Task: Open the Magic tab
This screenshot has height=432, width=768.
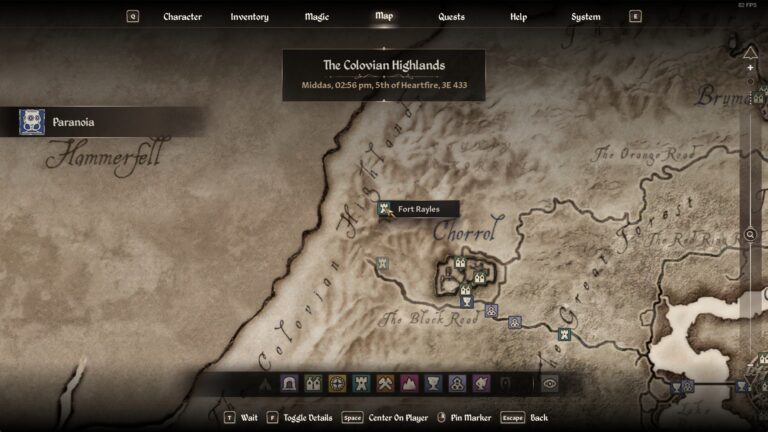Action: pyautogui.click(x=316, y=17)
